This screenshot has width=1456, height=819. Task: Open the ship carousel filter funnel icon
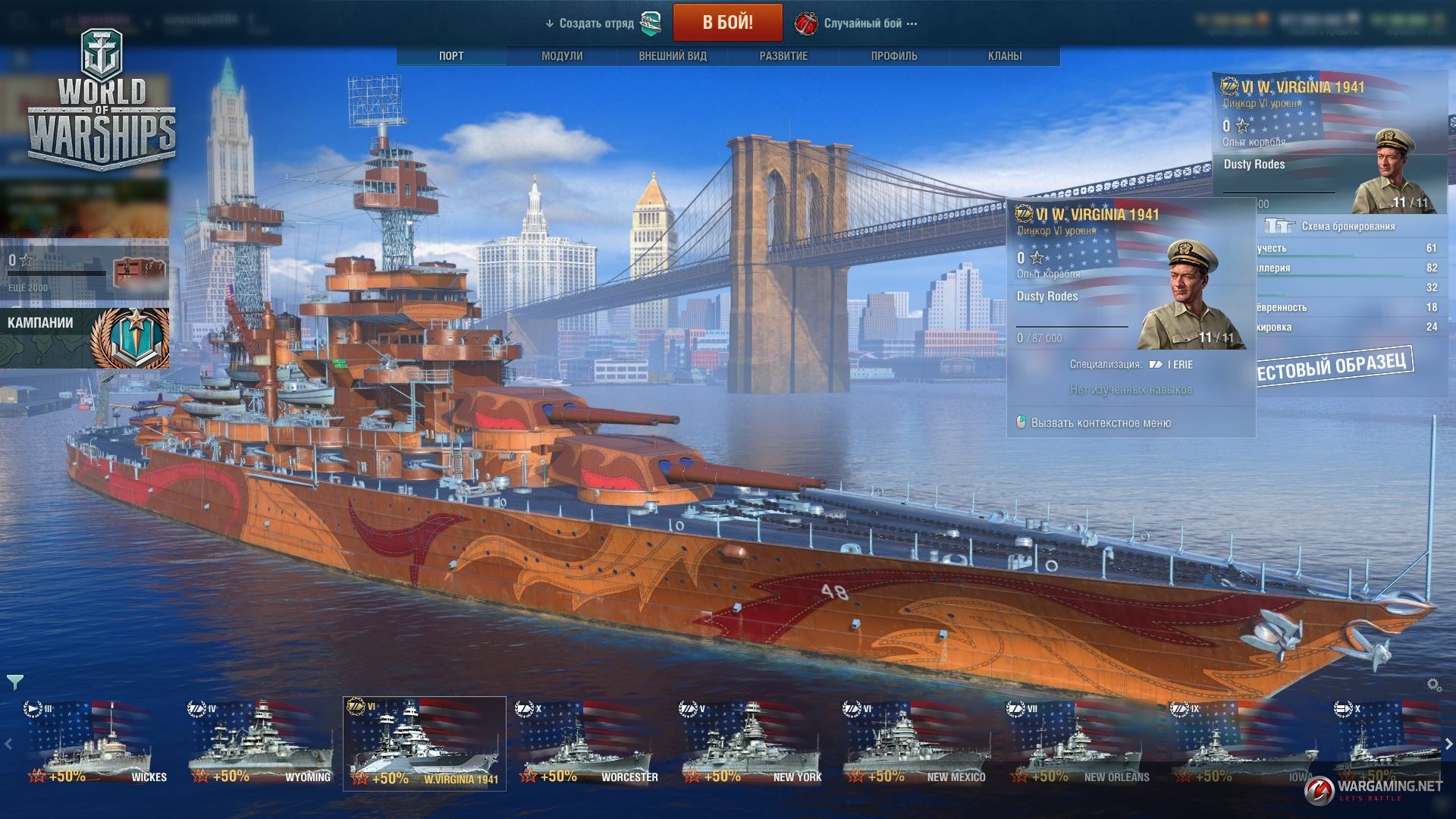[x=15, y=682]
